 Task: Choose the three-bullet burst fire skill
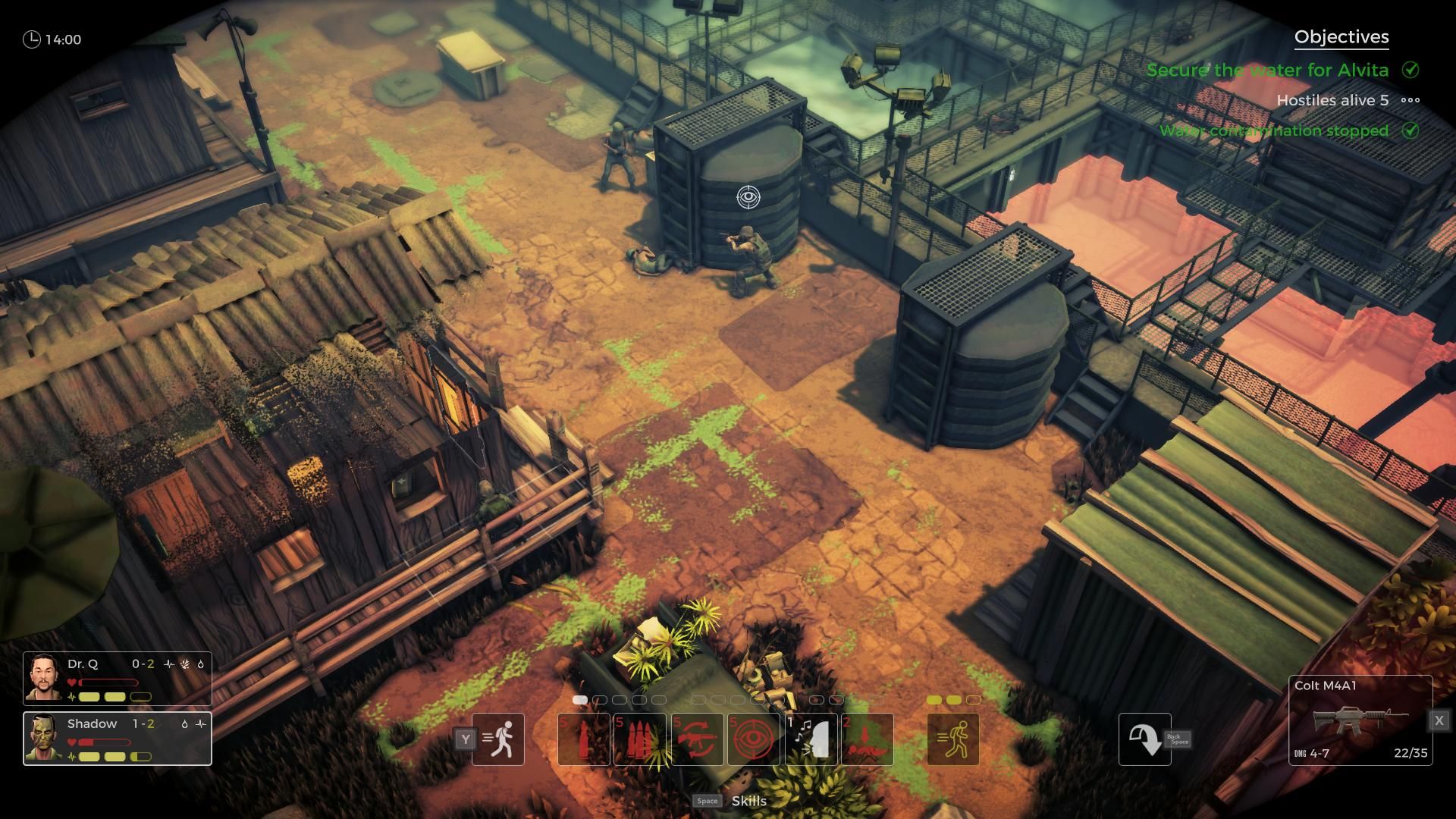639,739
